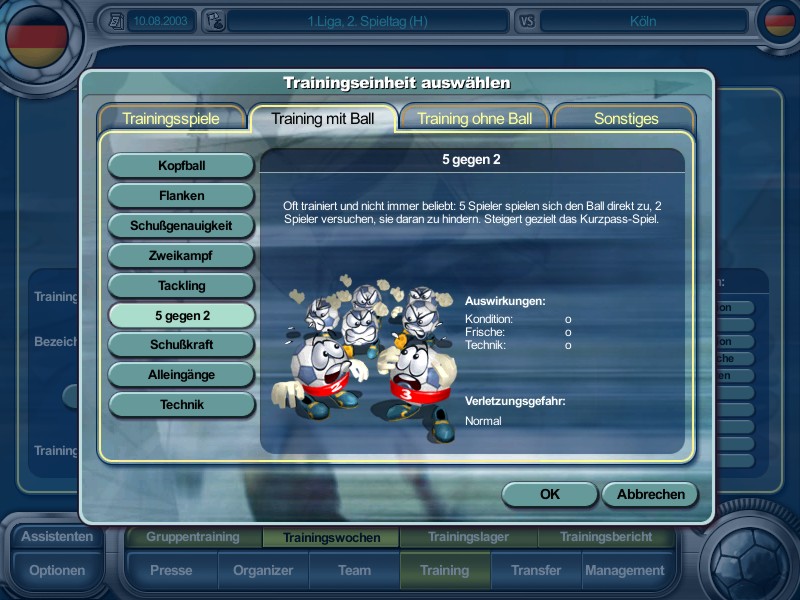Go to the Management section
The width and height of the screenshot is (800, 600).
pyautogui.click(x=624, y=570)
